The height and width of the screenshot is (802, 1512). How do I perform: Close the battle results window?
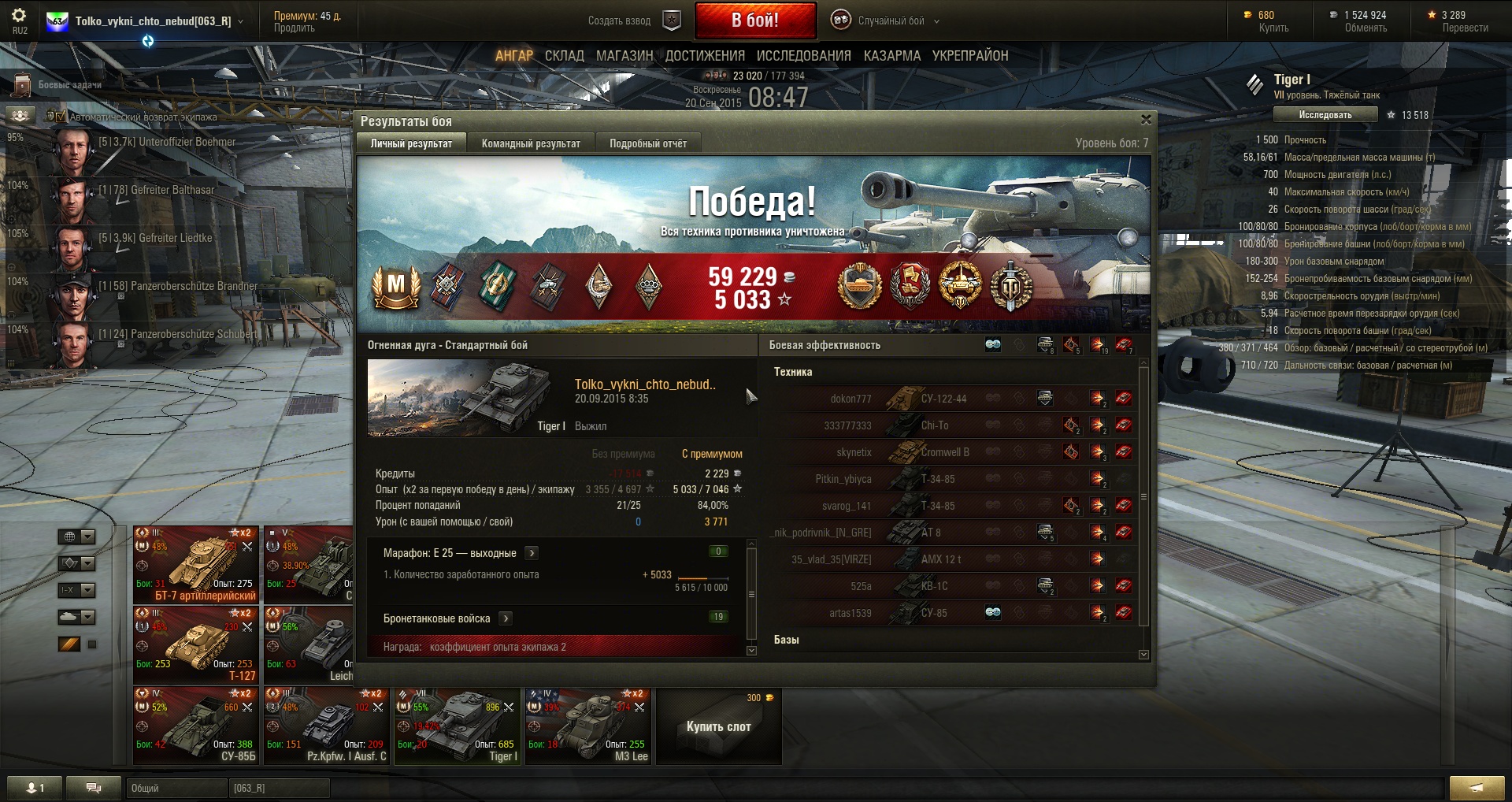point(1146,120)
